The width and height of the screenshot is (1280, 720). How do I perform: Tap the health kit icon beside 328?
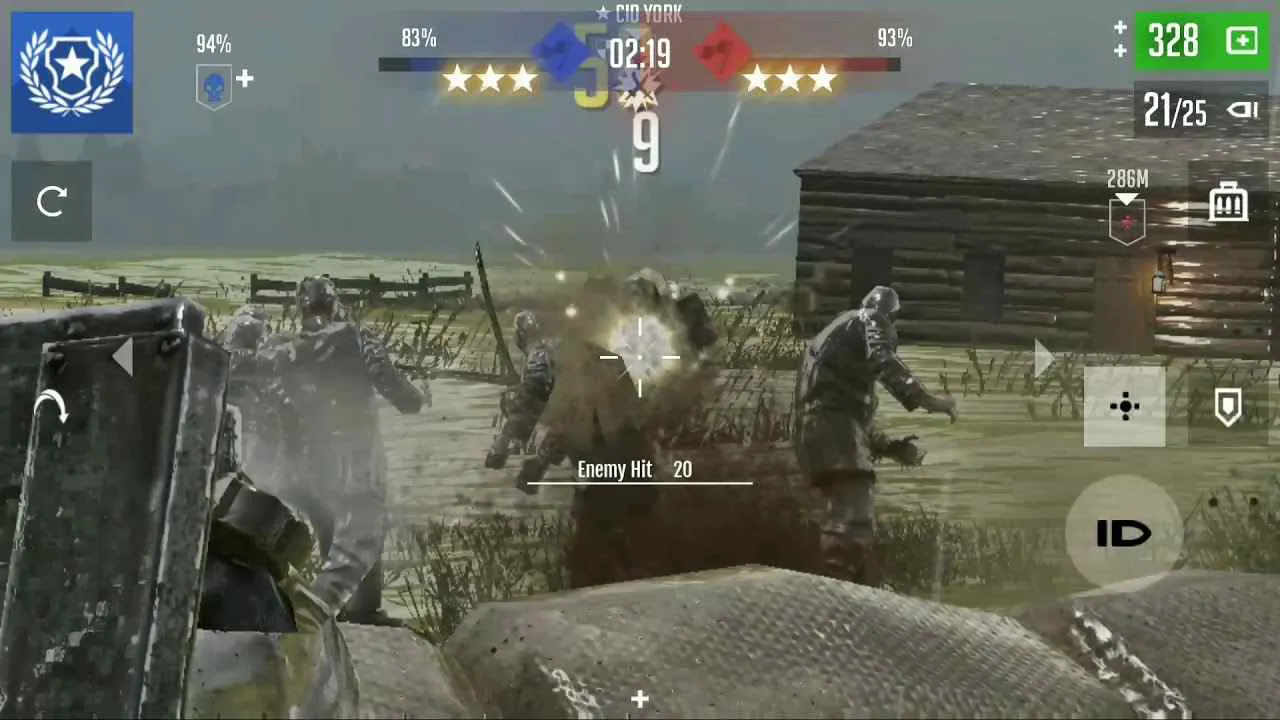(1240, 41)
